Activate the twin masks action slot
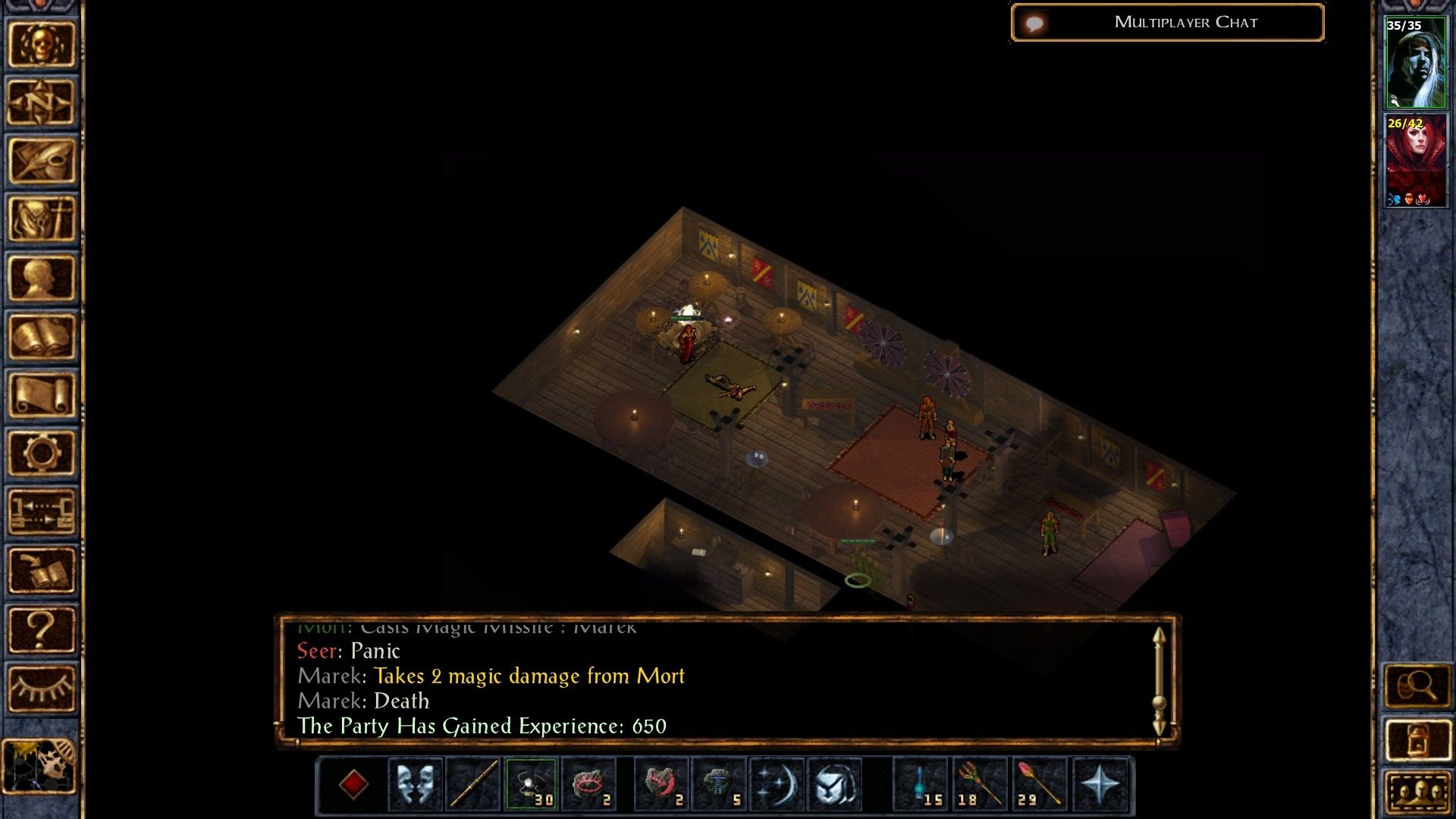Image resolution: width=1456 pixels, height=819 pixels. click(415, 784)
